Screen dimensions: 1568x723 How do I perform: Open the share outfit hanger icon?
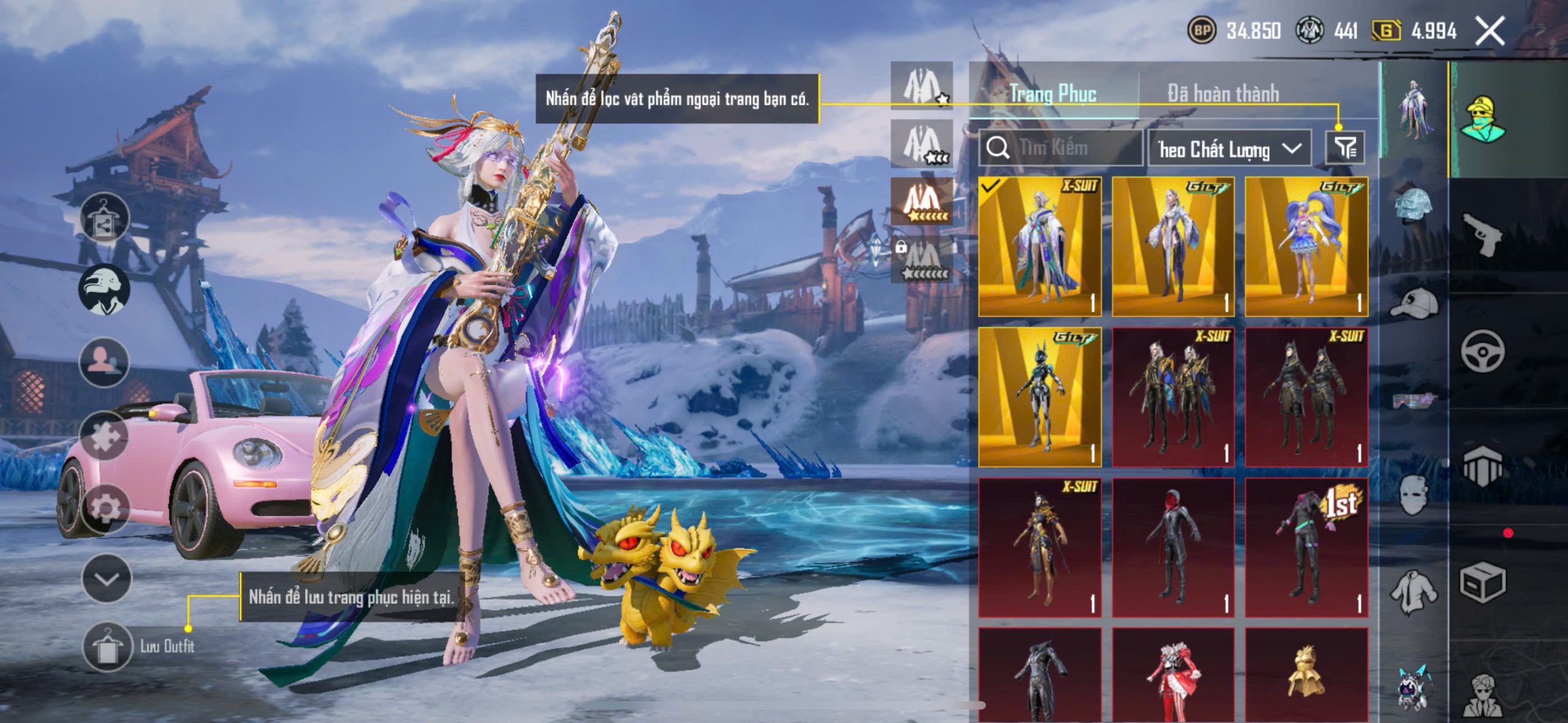tap(104, 219)
